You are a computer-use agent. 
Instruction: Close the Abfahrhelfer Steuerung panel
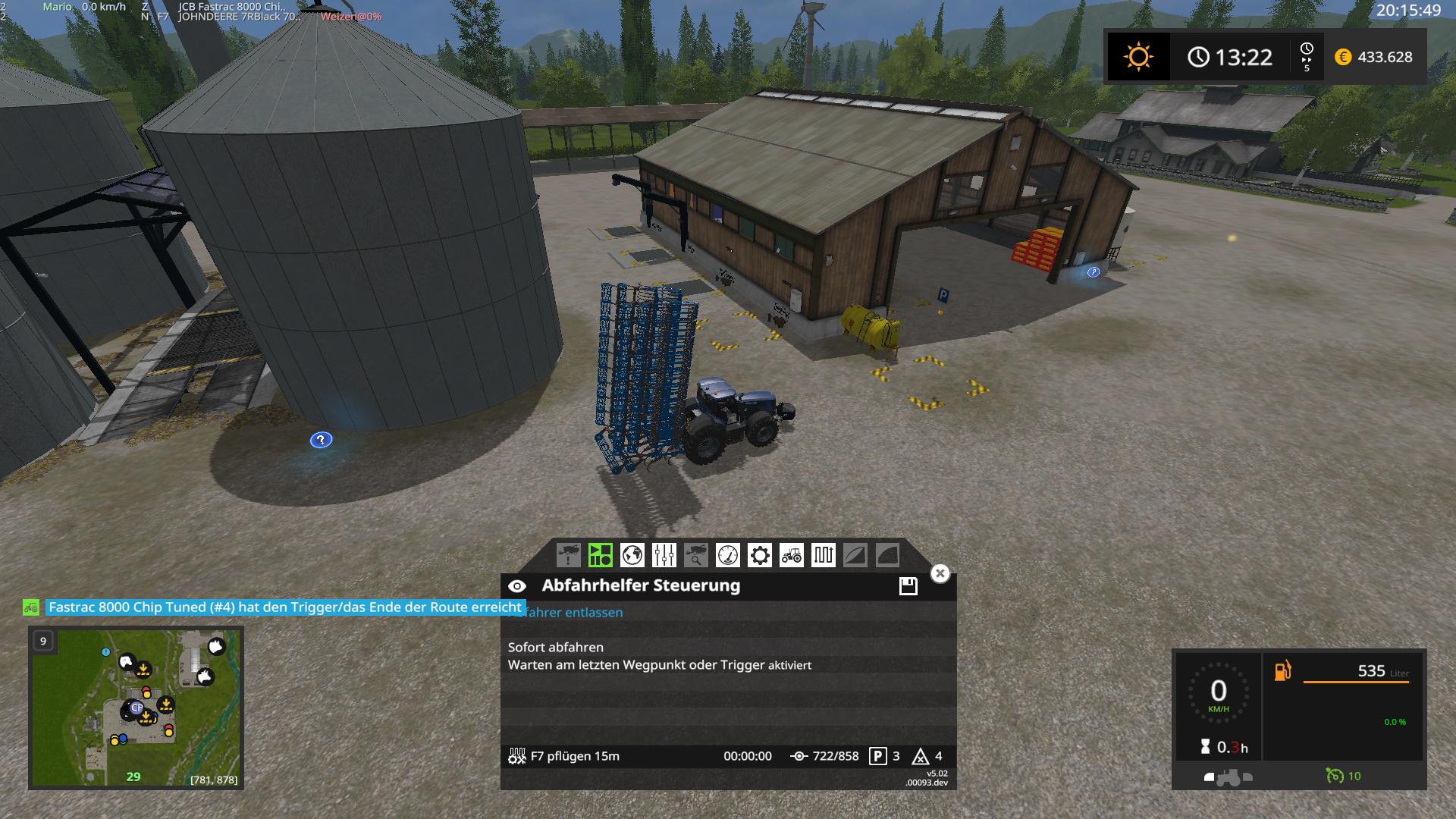click(x=940, y=573)
